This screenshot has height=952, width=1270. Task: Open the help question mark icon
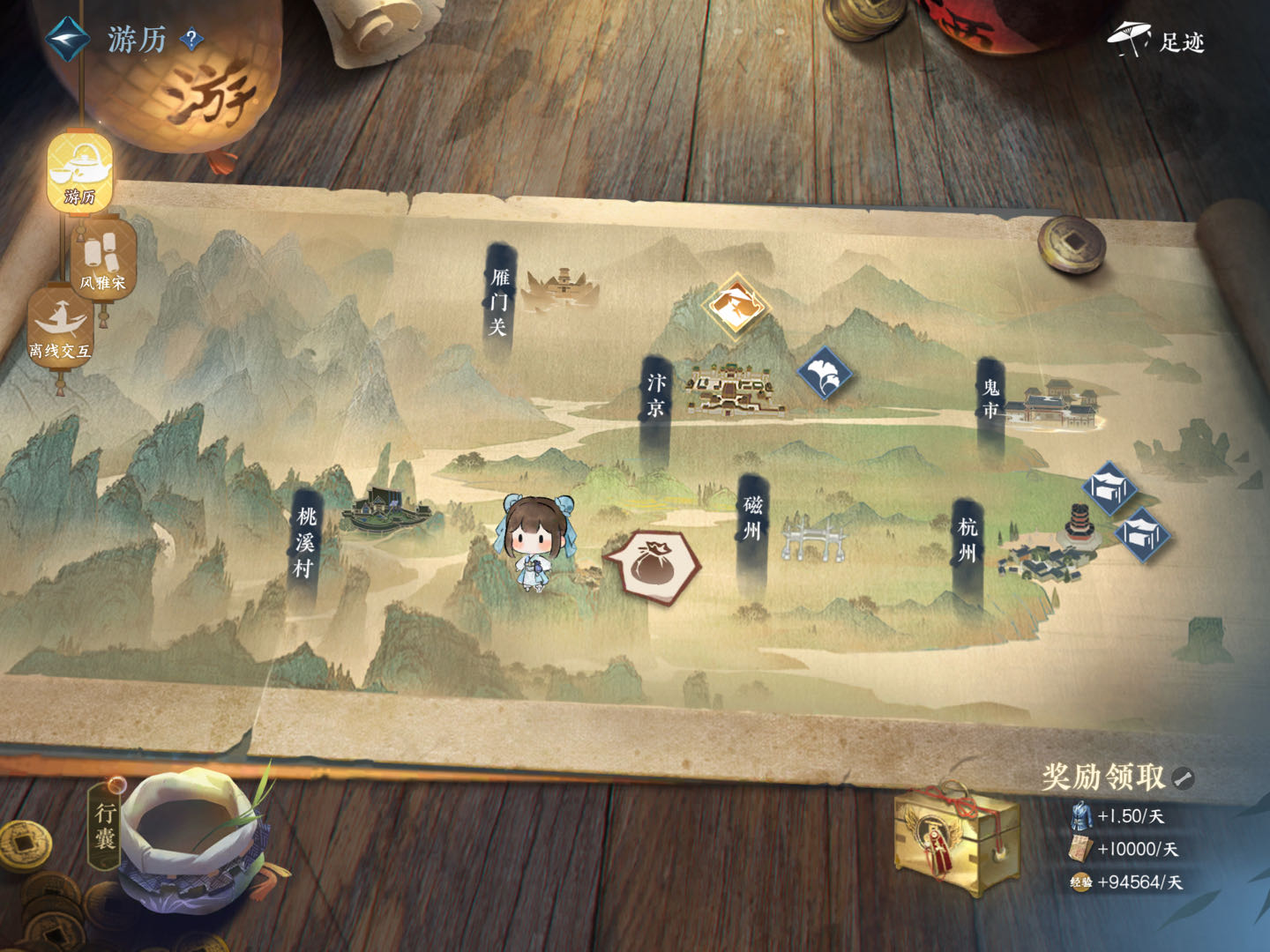[191, 40]
